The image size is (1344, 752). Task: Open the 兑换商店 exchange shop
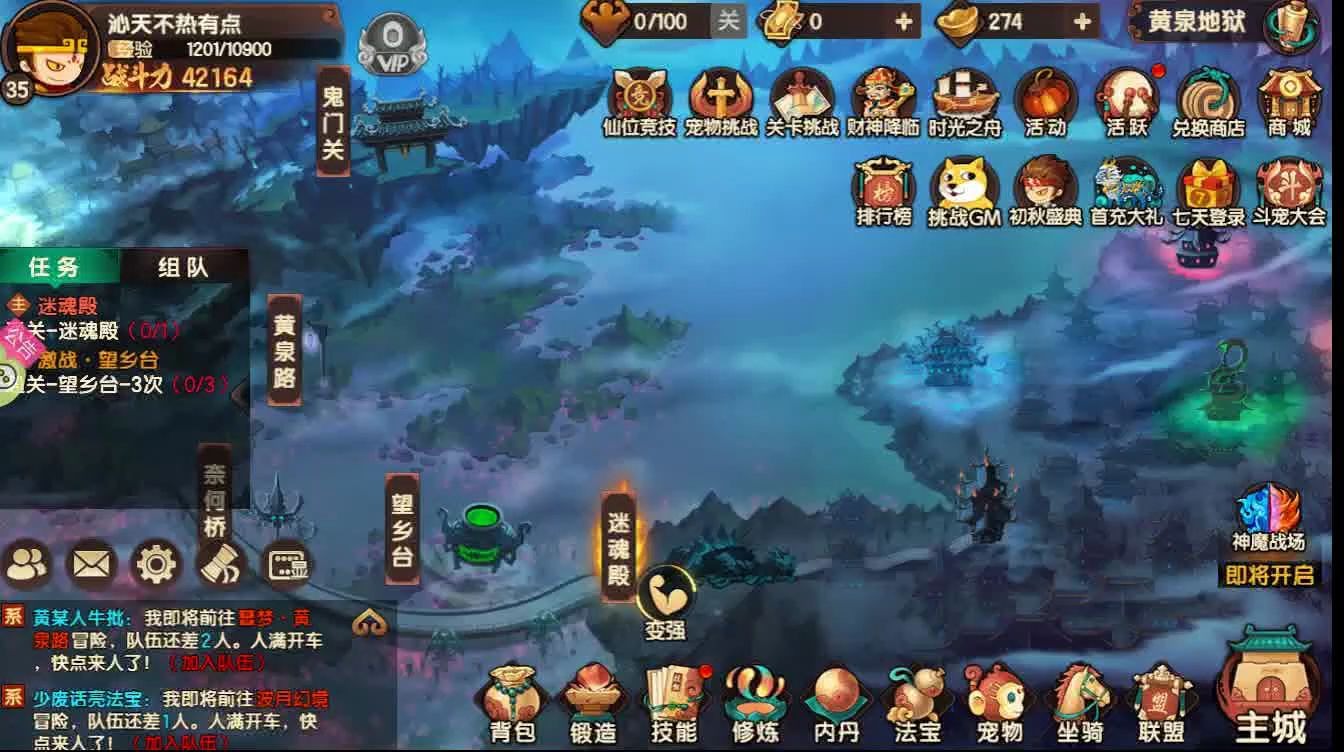click(x=1207, y=103)
